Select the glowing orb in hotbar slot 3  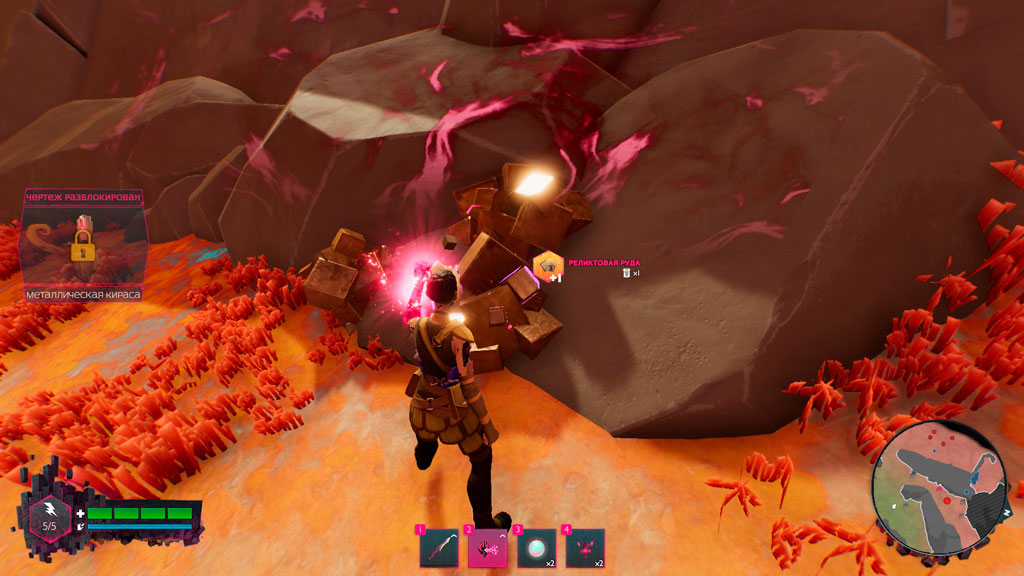click(x=537, y=548)
